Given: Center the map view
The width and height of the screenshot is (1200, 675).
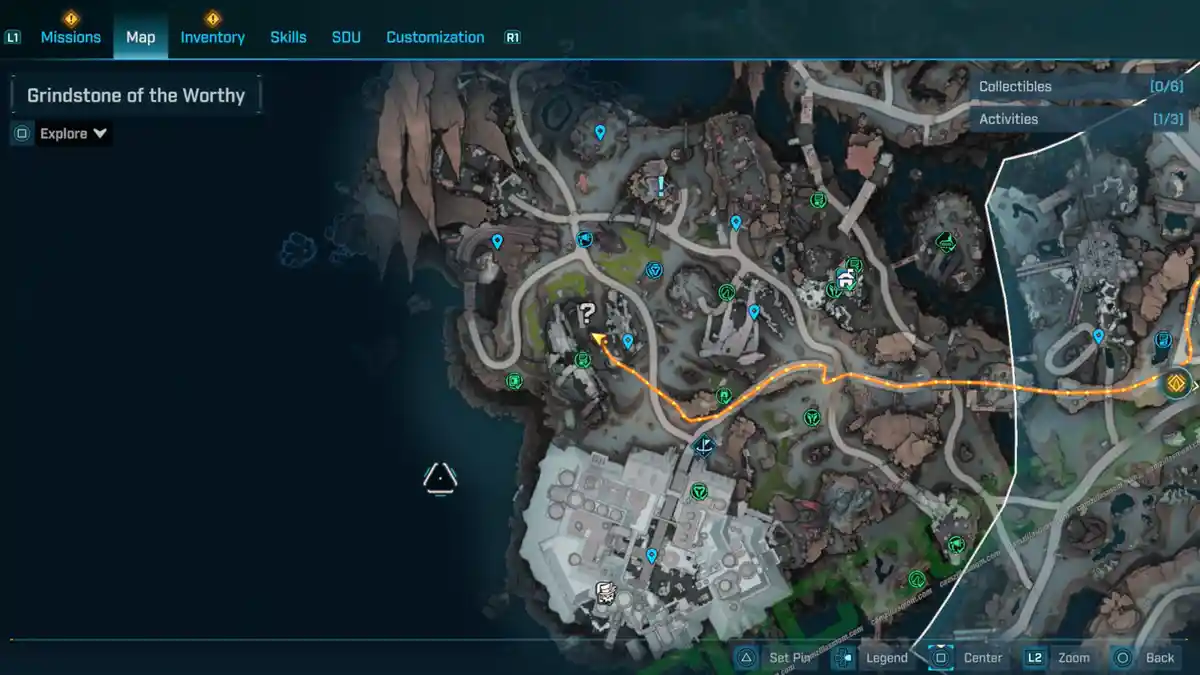Looking at the screenshot, I should tap(969, 657).
